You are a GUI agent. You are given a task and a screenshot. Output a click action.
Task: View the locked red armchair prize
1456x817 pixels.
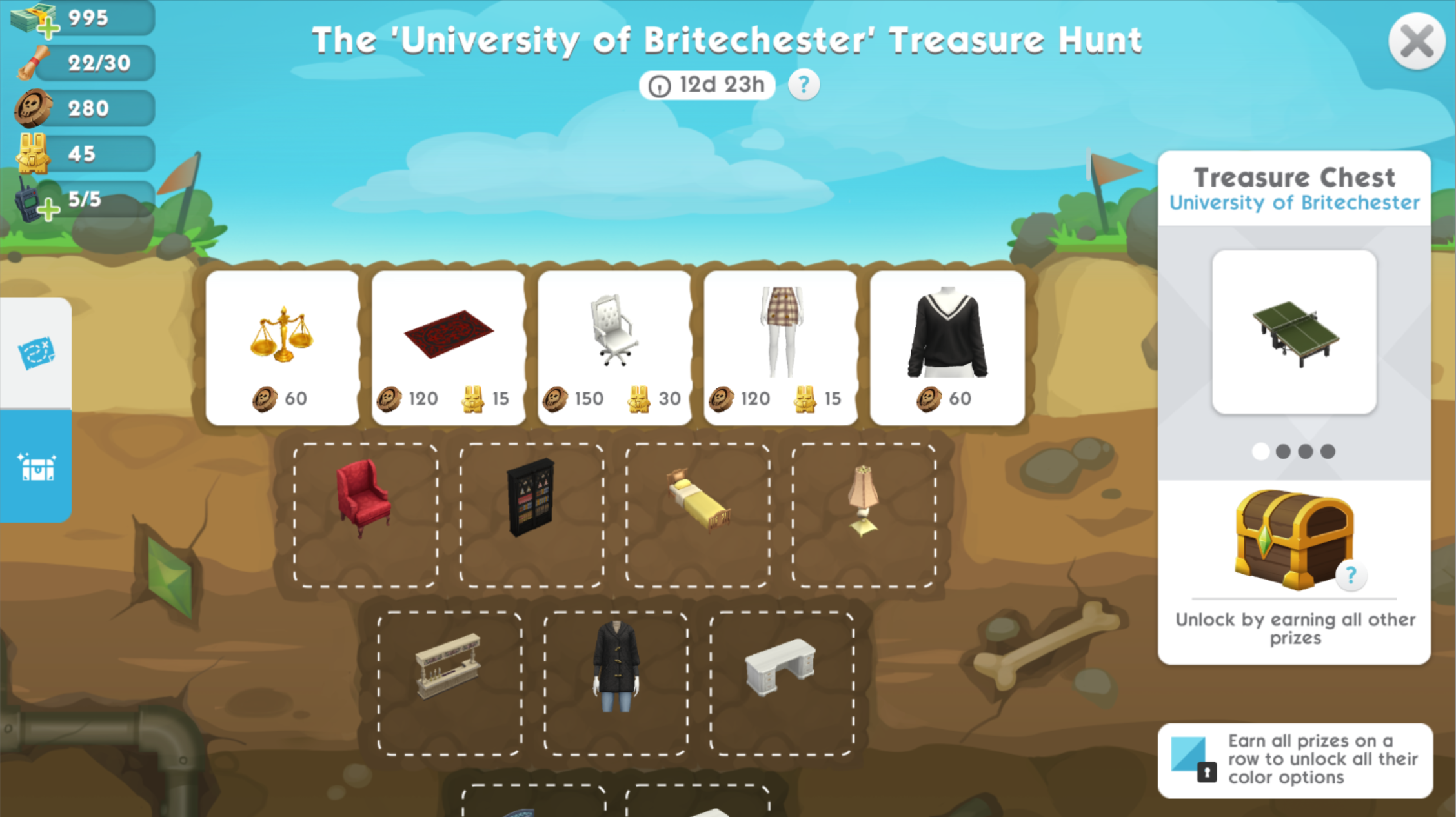pyautogui.click(x=365, y=514)
